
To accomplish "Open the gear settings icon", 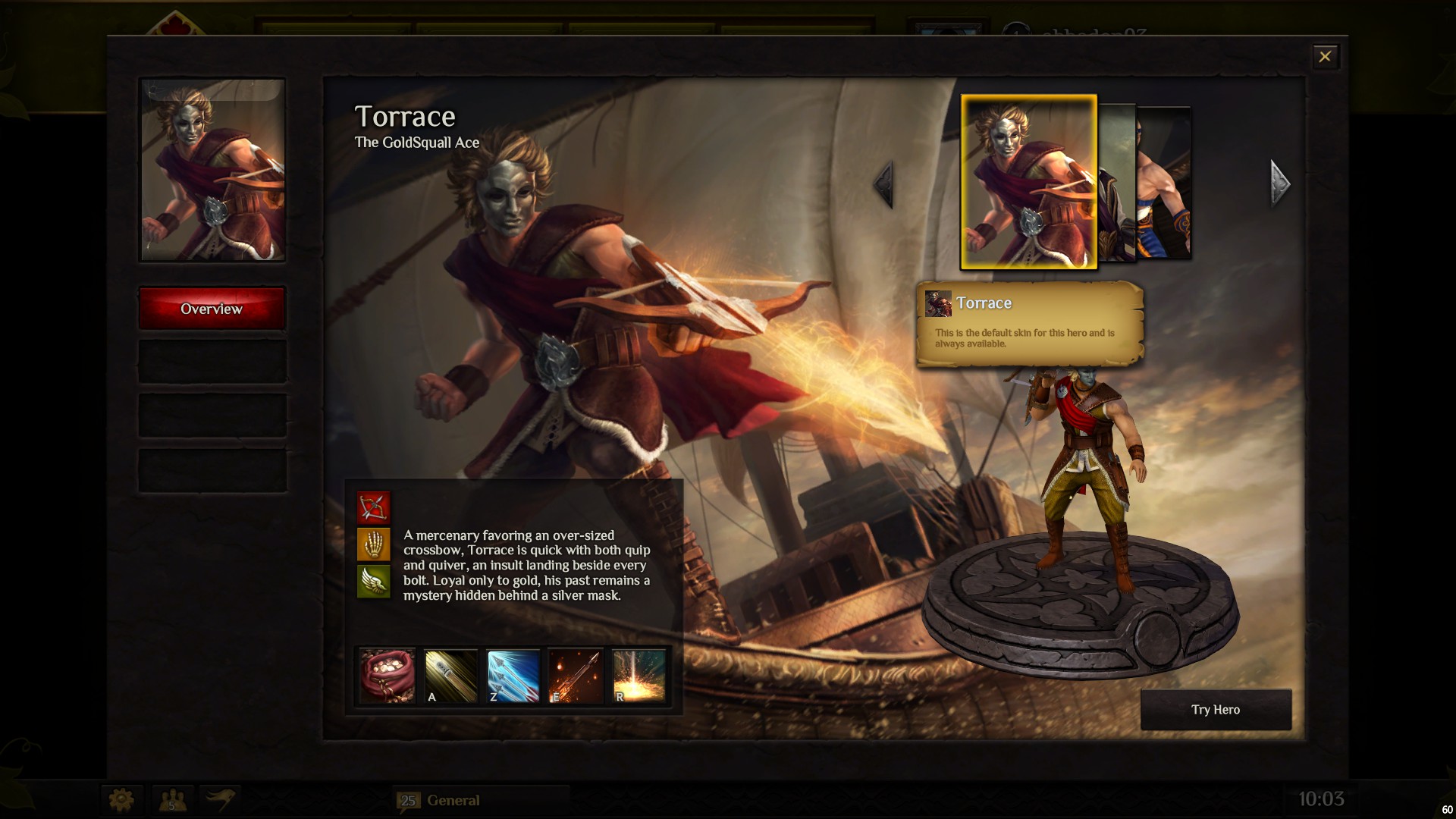I will [x=121, y=799].
